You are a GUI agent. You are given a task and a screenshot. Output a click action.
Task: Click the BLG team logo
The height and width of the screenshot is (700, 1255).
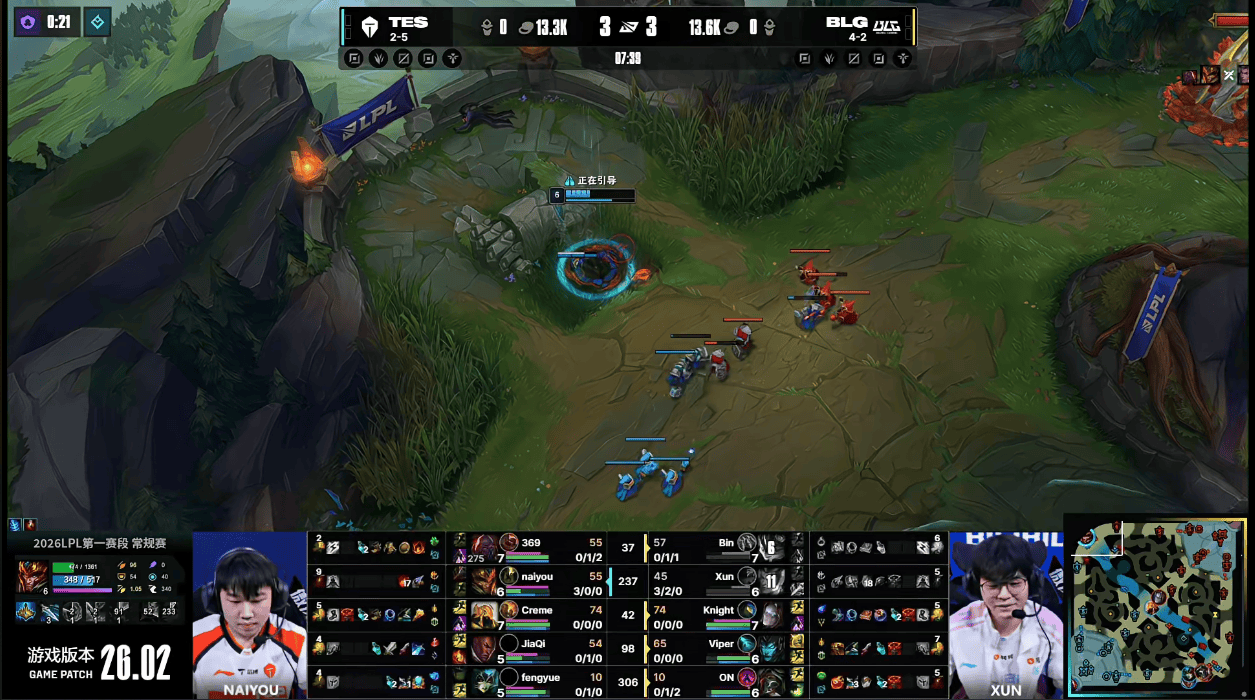point(887,26)
